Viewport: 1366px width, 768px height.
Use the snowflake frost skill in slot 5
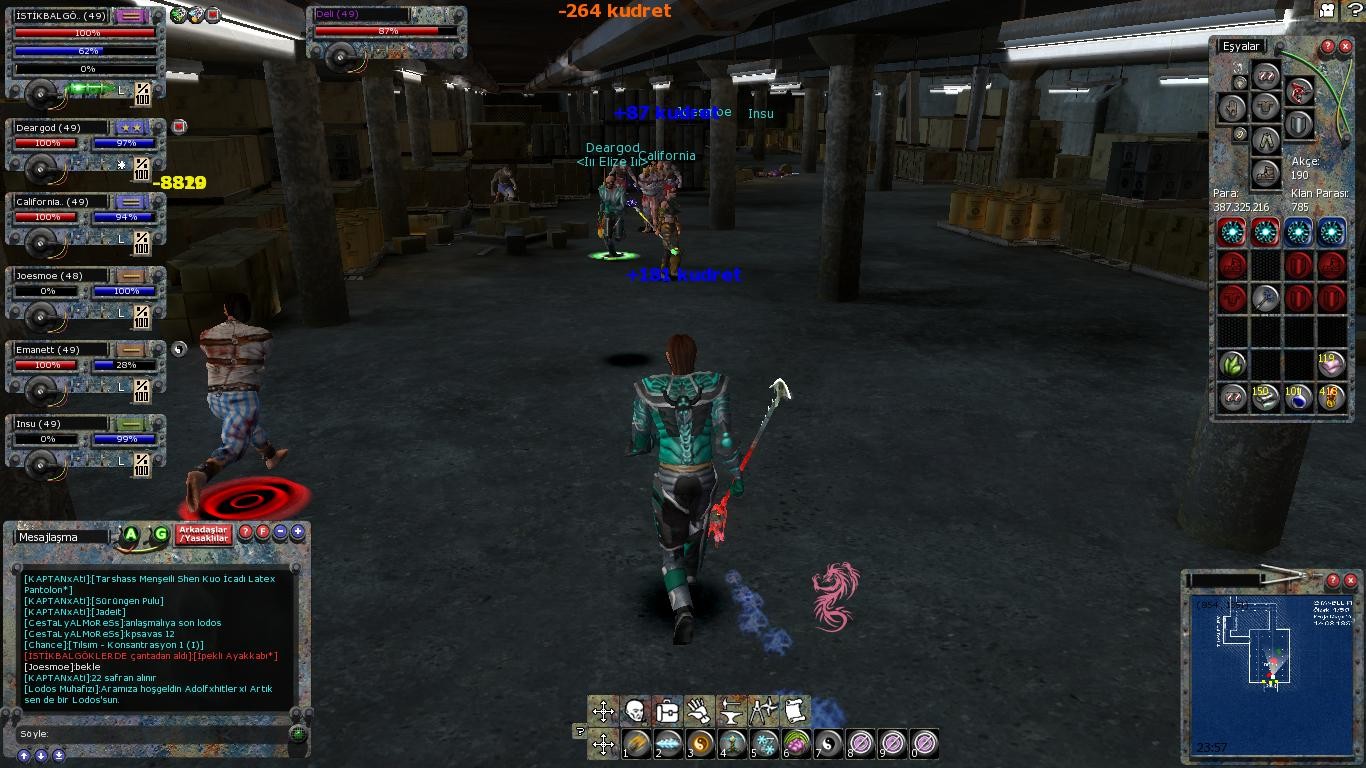click(x=765, y=744)
